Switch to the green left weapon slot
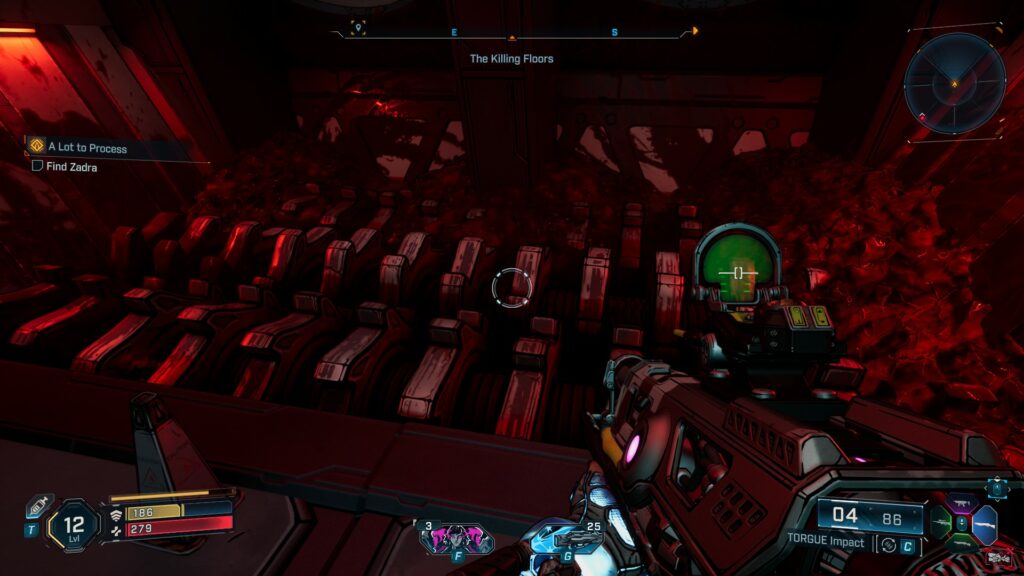The height and width of the screenshot is (576, 1024). [x=940, y=524]
